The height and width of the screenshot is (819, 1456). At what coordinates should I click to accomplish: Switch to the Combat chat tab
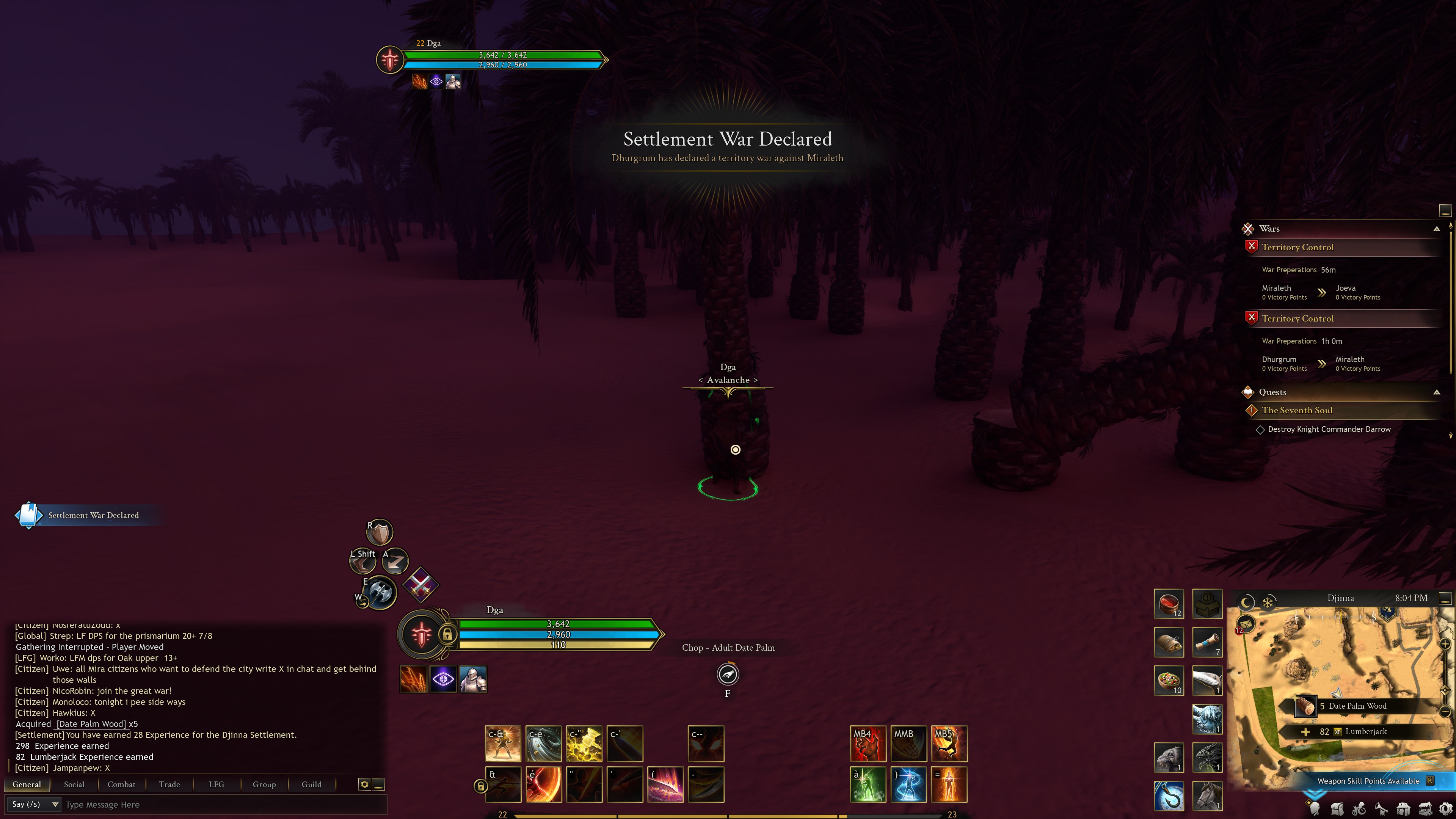[x=121, y=784]
